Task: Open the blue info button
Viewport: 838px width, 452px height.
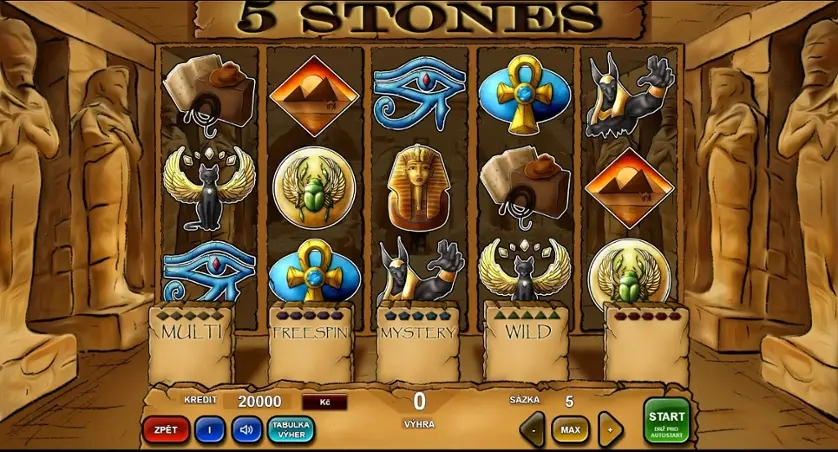Action: 210,430
